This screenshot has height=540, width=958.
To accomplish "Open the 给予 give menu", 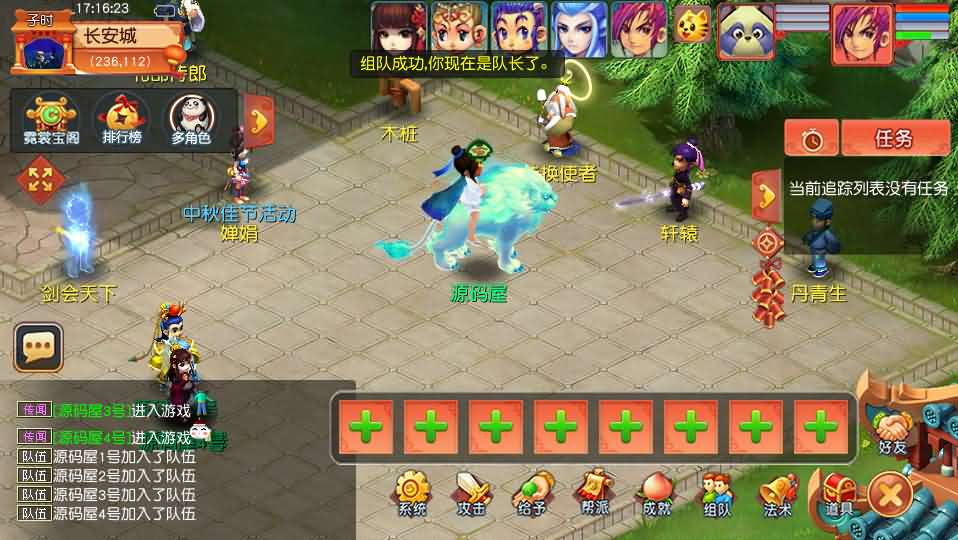I will pyautogui.click(x=531, y=492).
